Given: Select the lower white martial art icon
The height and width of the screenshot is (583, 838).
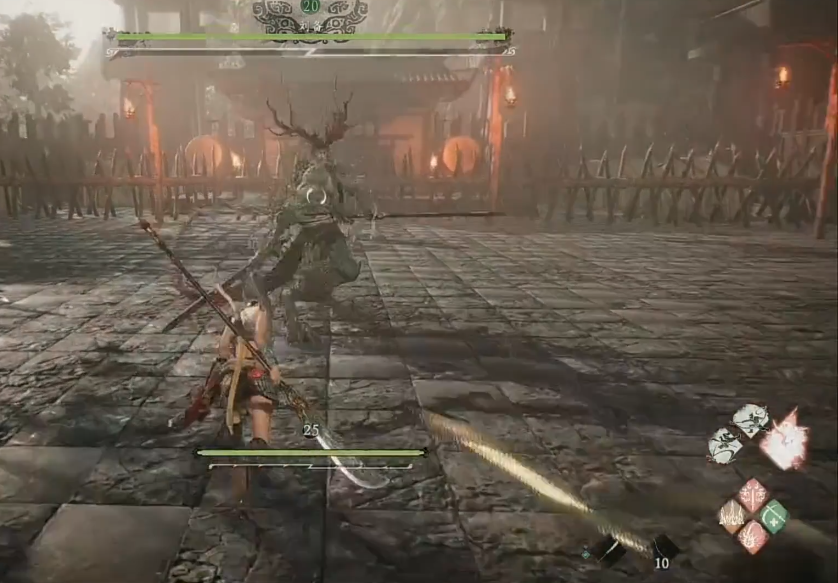Looking at the screenshot, I should (x=725, y=446).
